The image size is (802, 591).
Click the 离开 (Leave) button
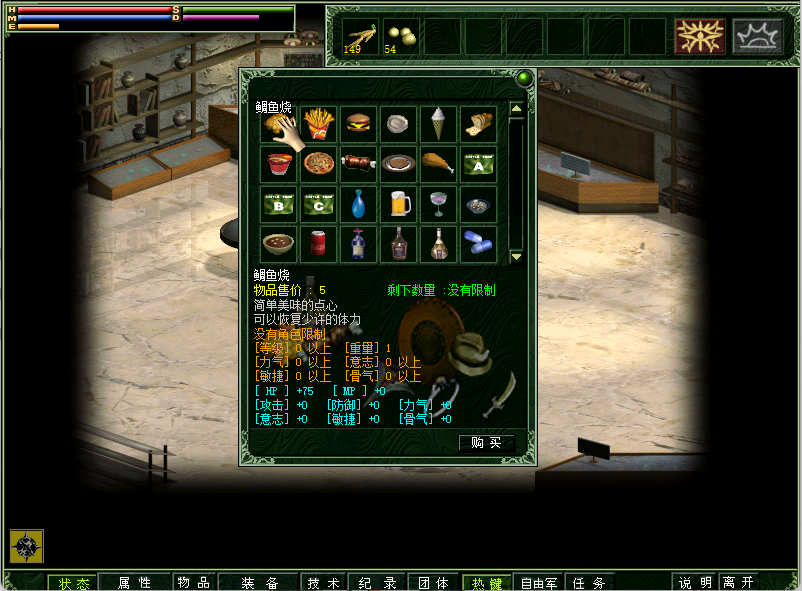[738, 583]
